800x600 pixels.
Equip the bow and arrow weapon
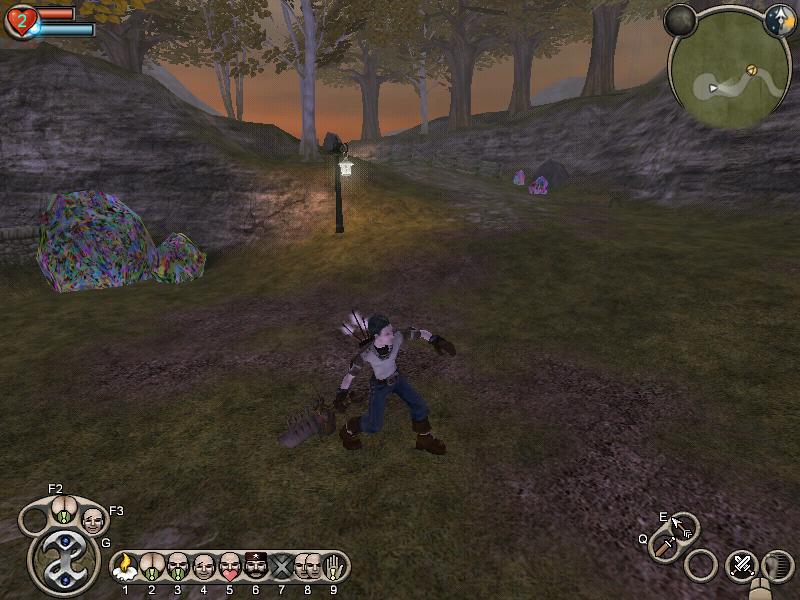click(682, 526)
